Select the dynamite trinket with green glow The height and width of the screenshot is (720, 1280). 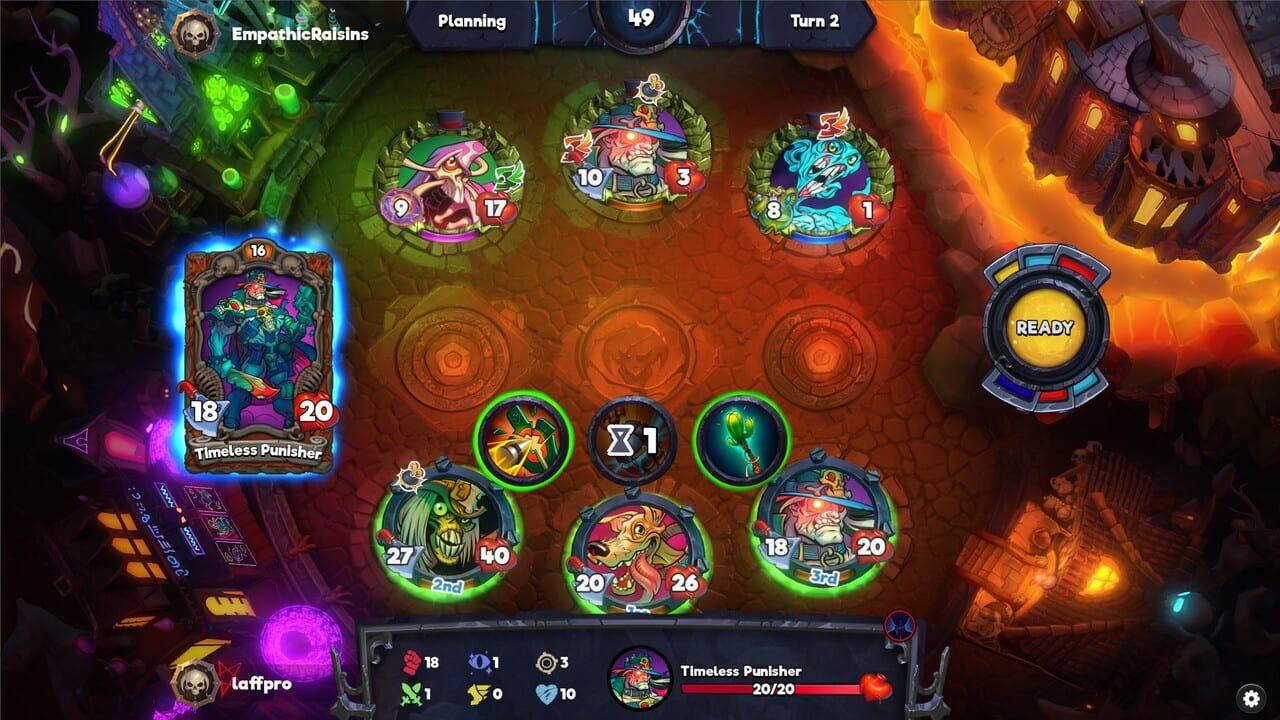click(525, 440)
